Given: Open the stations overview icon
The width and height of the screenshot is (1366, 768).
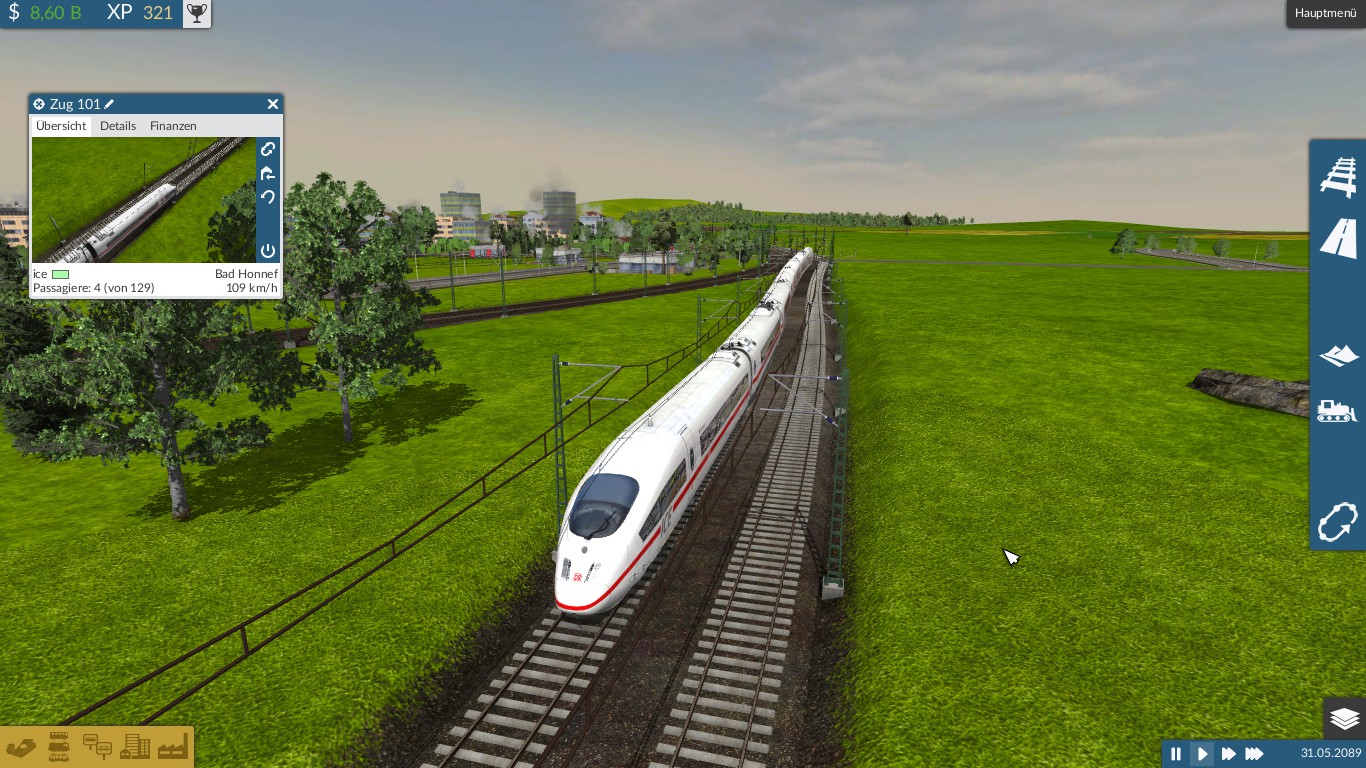Looking at the screenshot, I should click(96, 747).
